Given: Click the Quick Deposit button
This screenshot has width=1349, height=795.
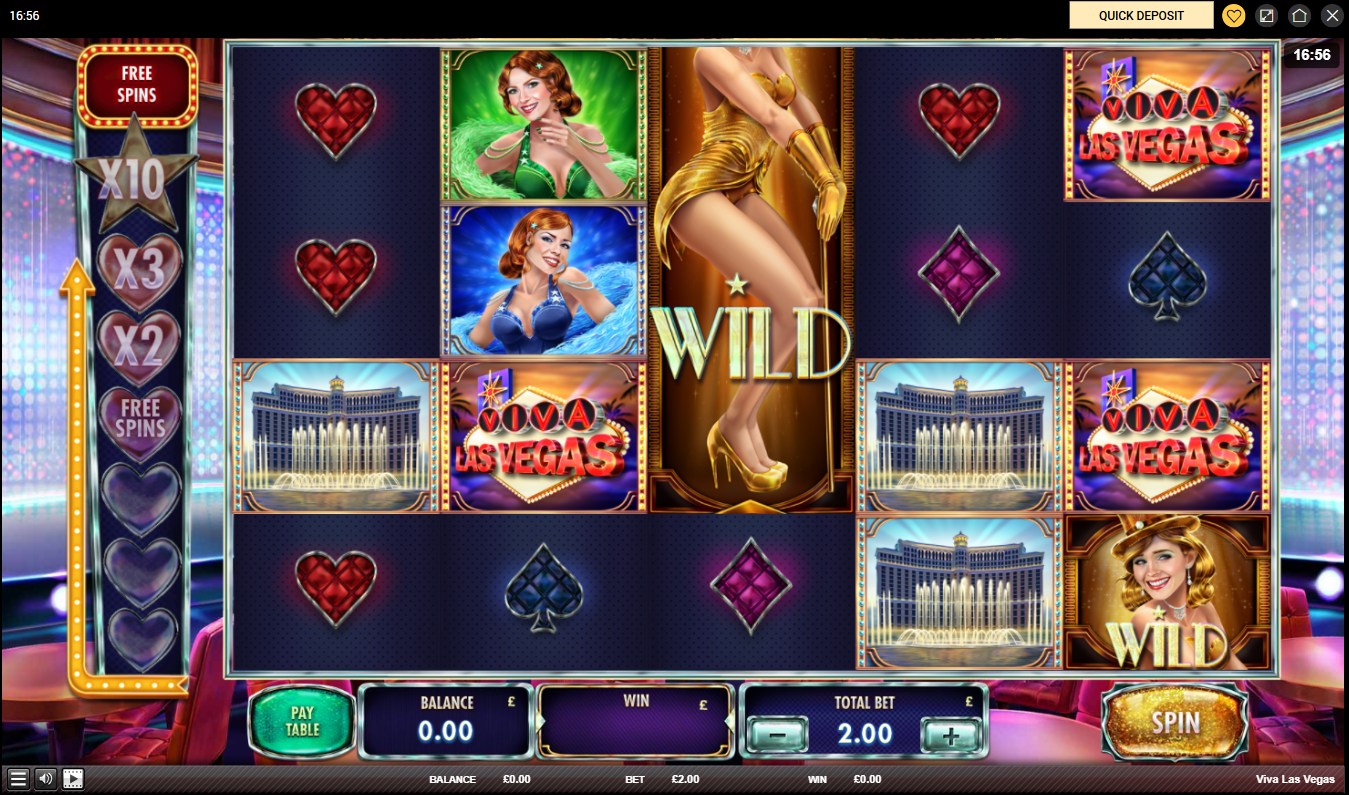Looking at the screenshot, I should tap(1140, 15).
